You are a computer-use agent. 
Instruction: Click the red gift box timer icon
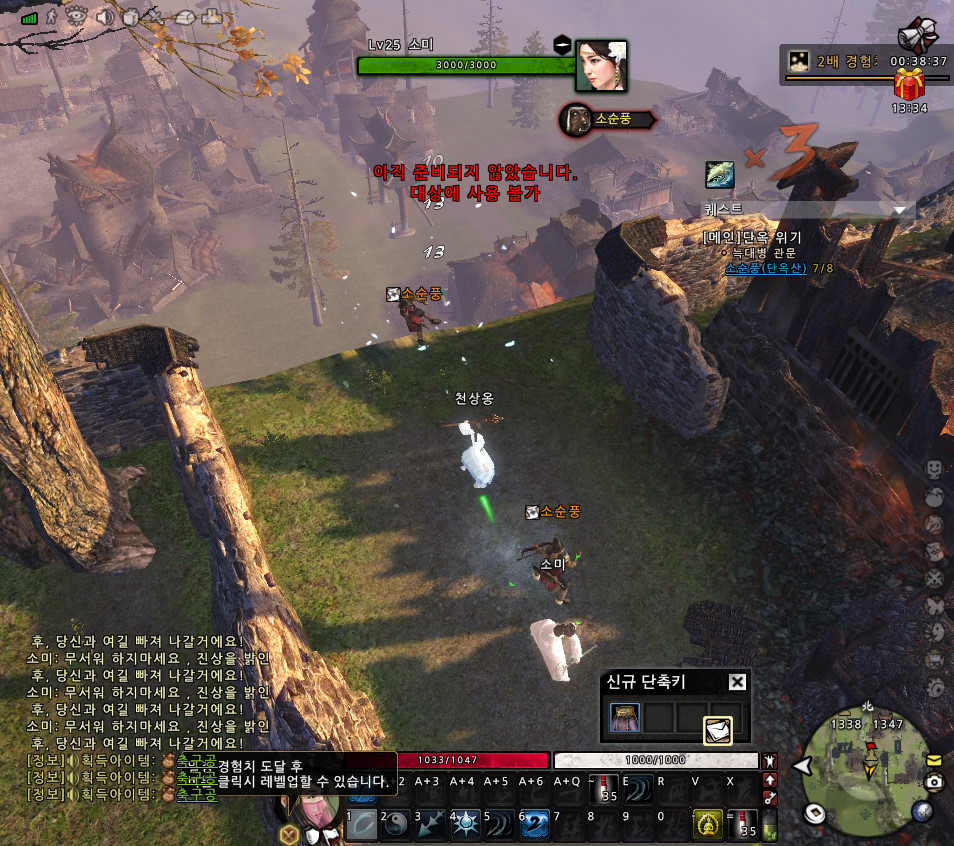click(910, 86)
